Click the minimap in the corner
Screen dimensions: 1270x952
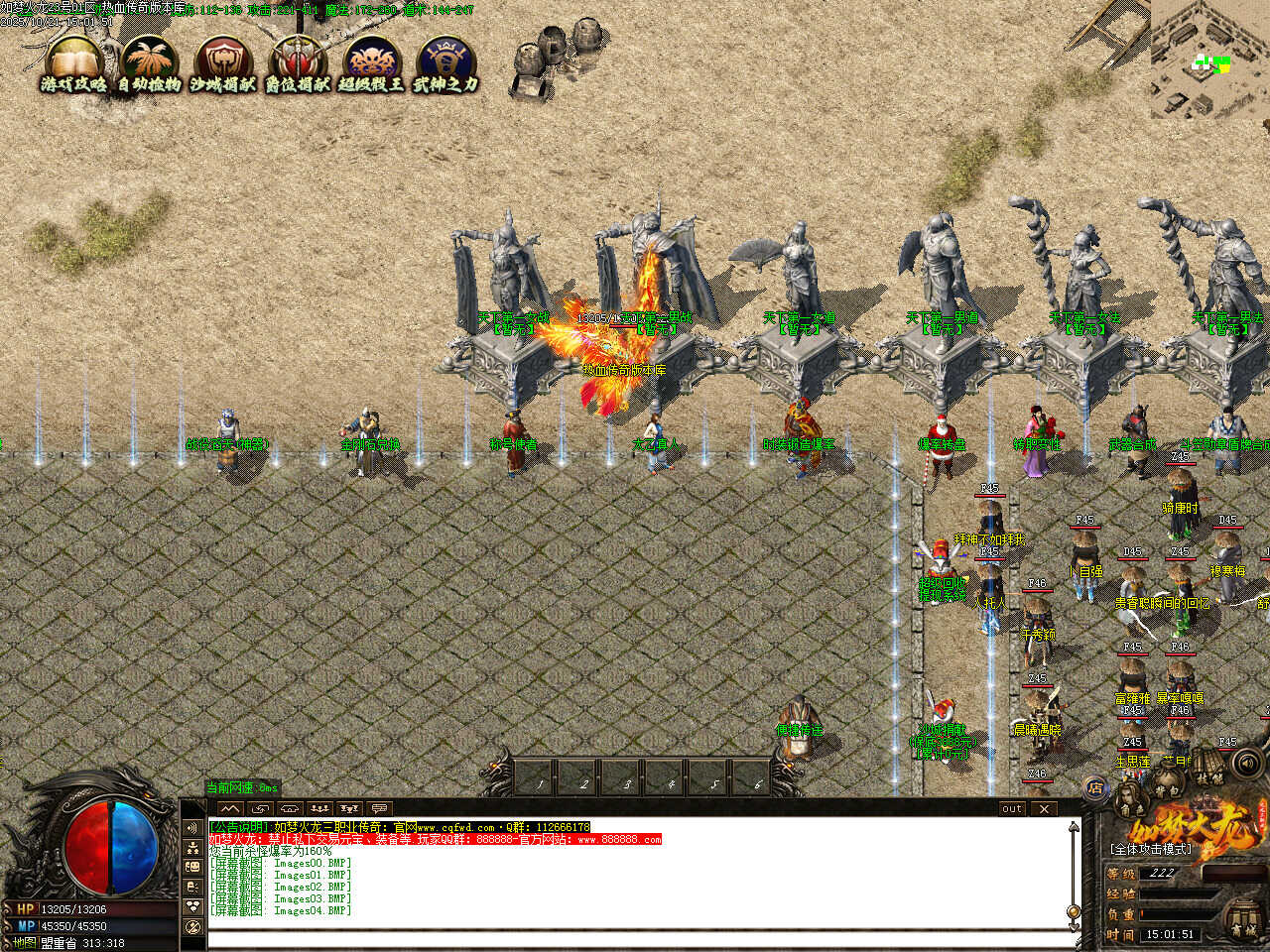click(x=1209, y=59)
